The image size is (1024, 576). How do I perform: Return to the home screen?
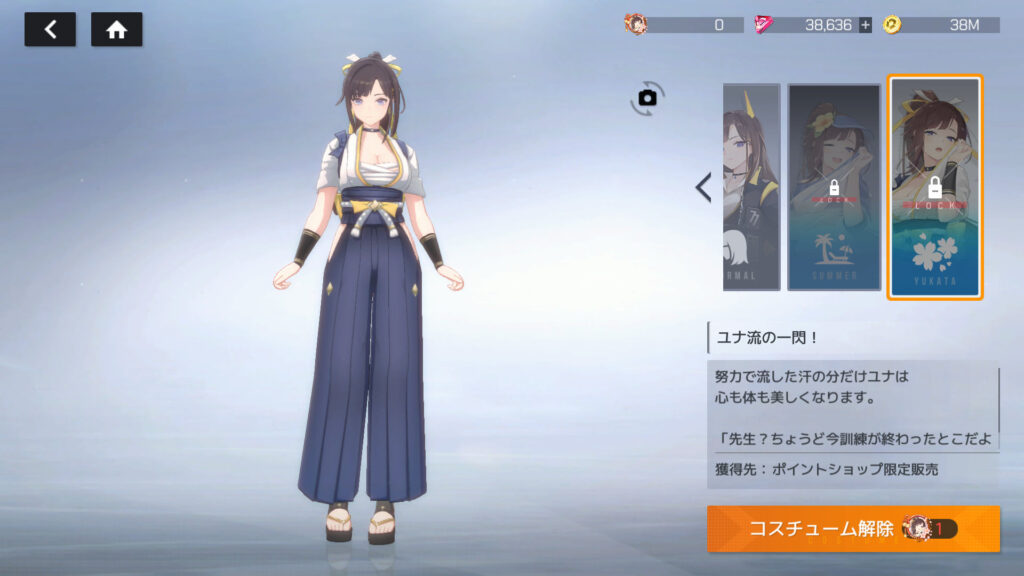tap(116, 30)
